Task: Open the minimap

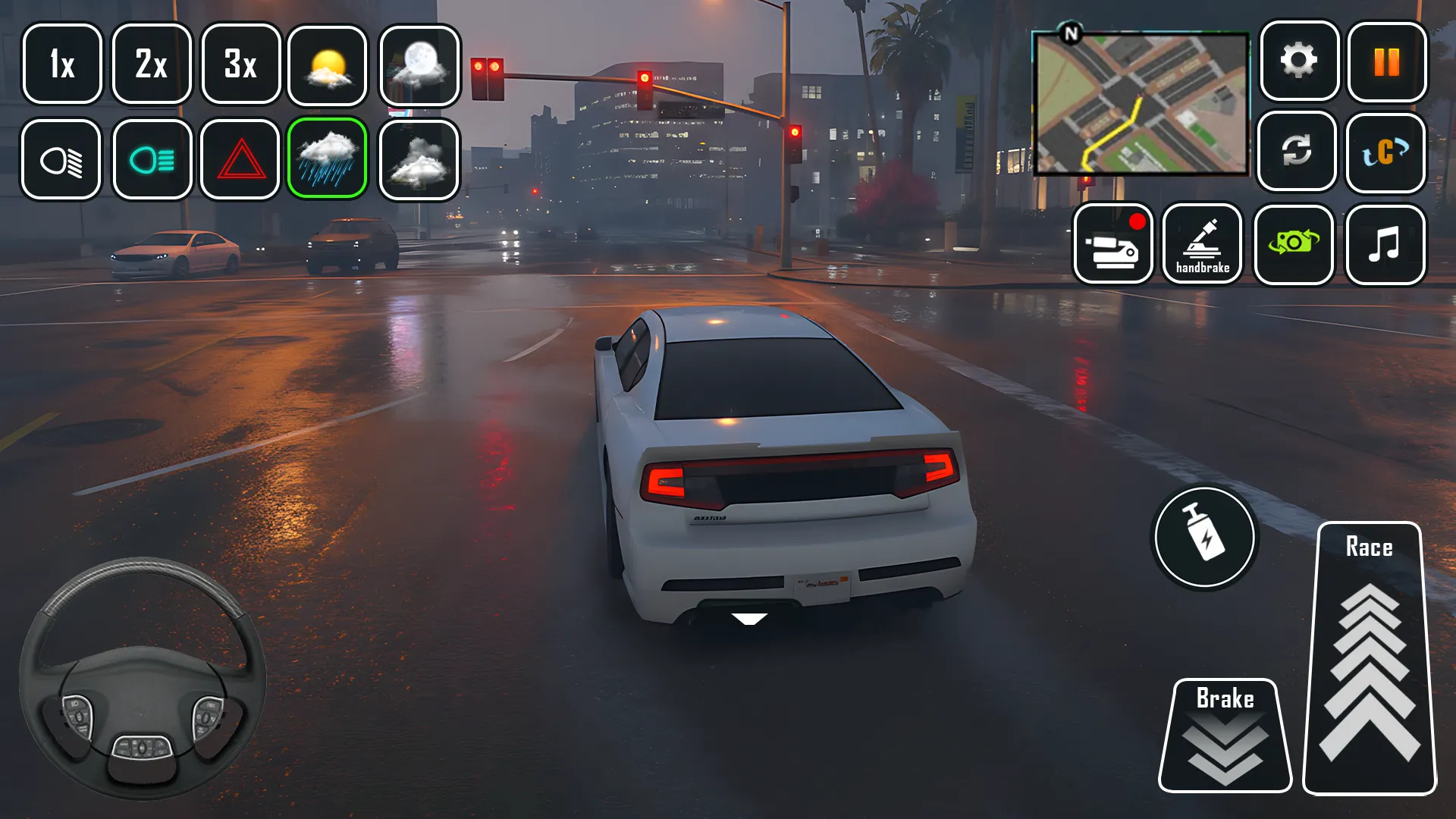Action: [x=1141, y=105]
